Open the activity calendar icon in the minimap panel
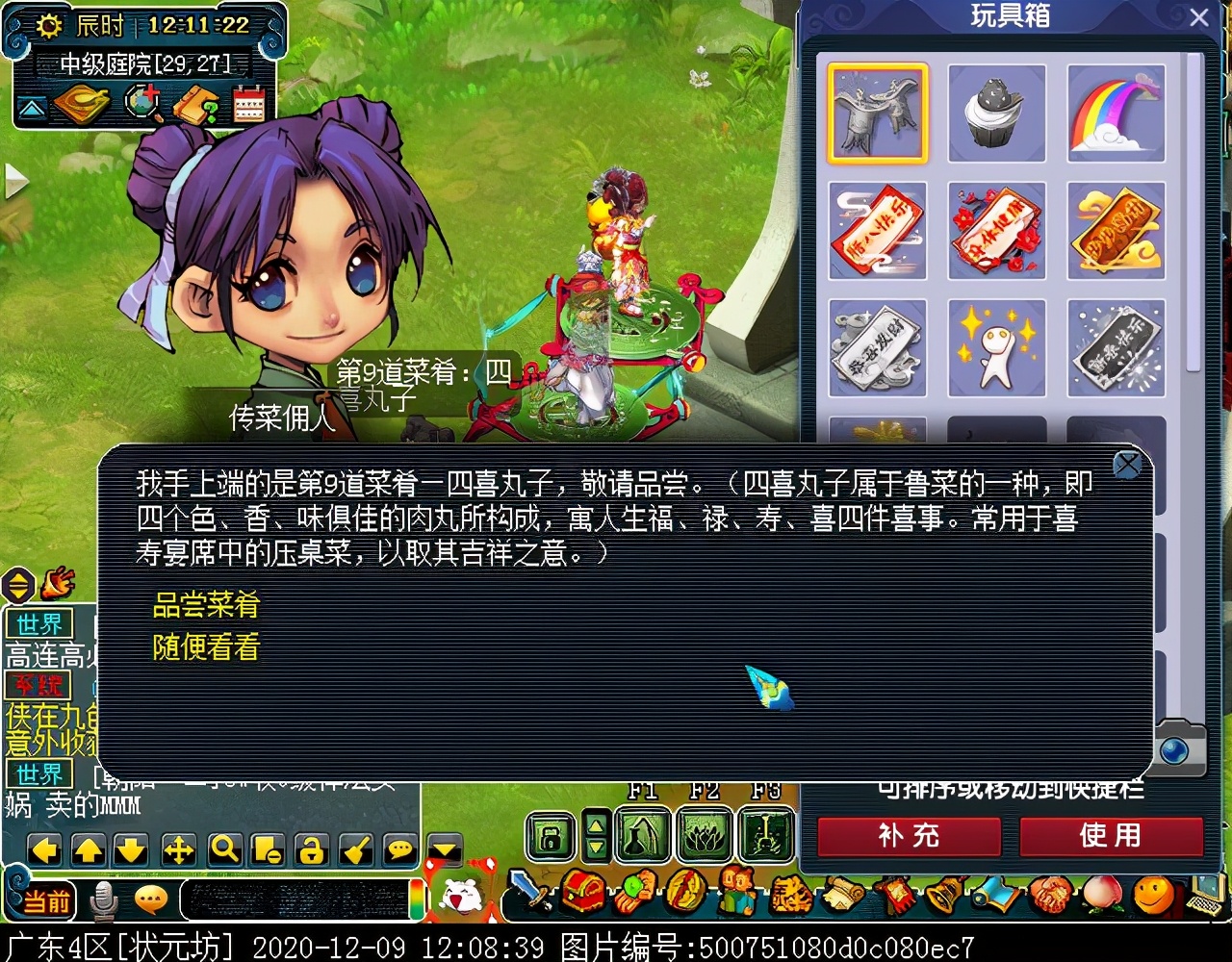Image resolution: width=1232 pixels, height=962 pixels. pos(247,106)
